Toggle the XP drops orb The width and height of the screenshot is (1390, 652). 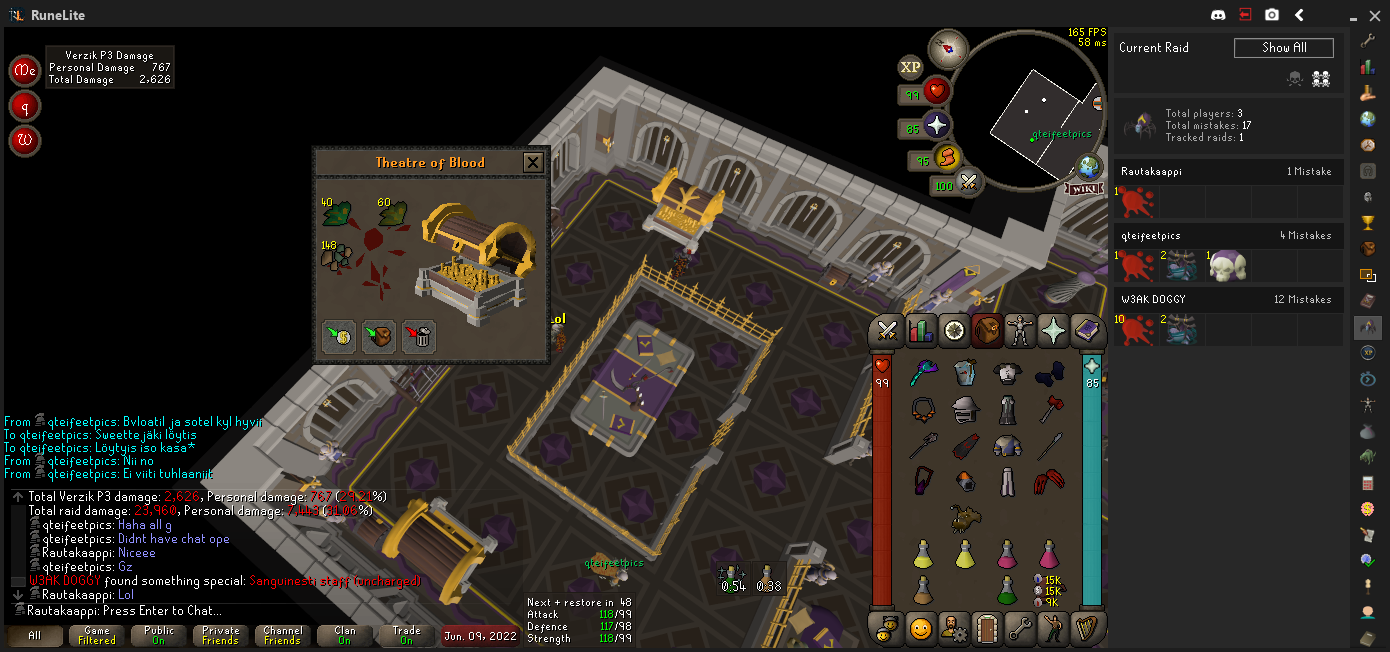click(910, 67)
